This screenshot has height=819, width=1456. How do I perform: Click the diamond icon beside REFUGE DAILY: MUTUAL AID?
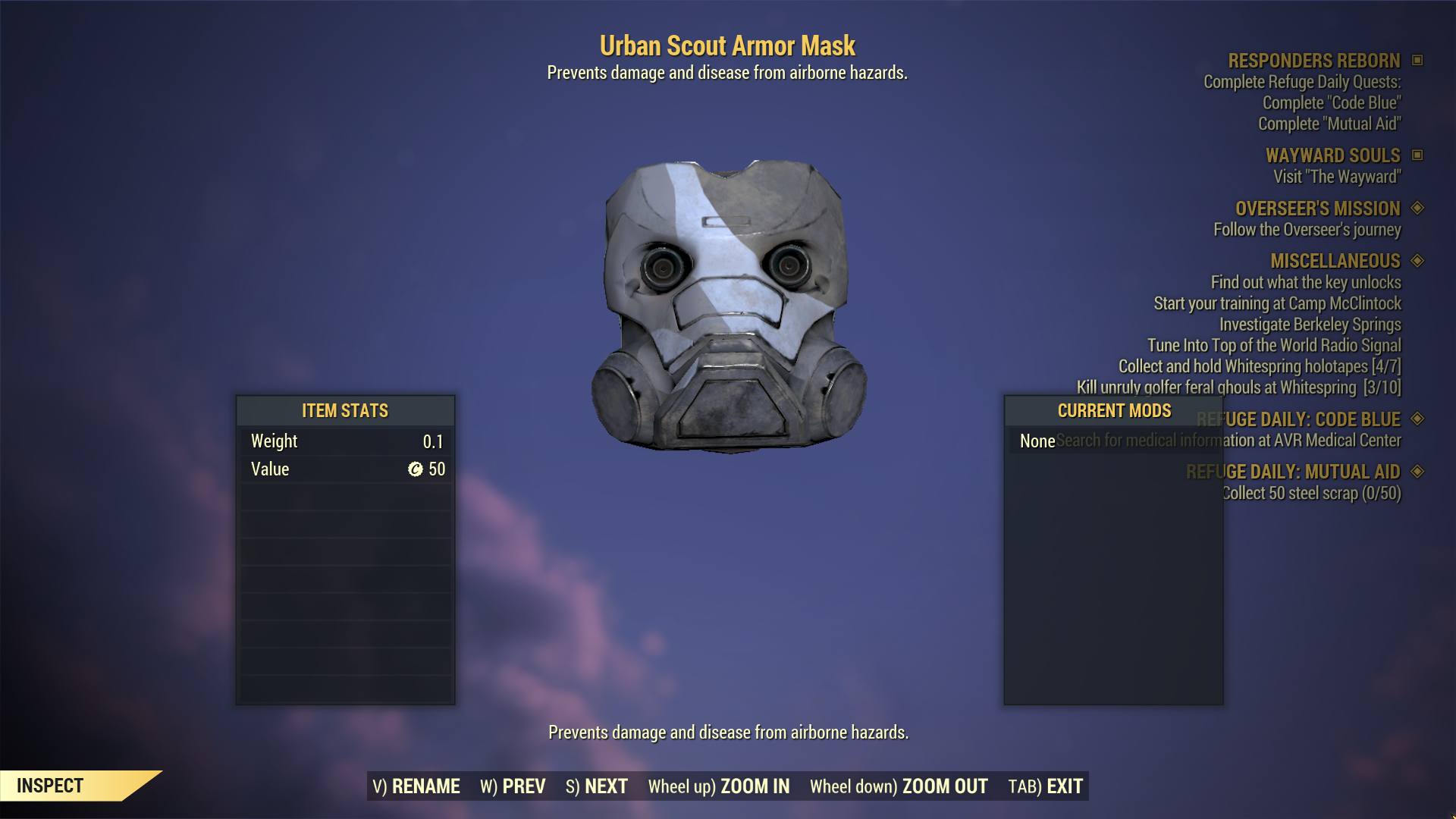tap(1417, 471)
